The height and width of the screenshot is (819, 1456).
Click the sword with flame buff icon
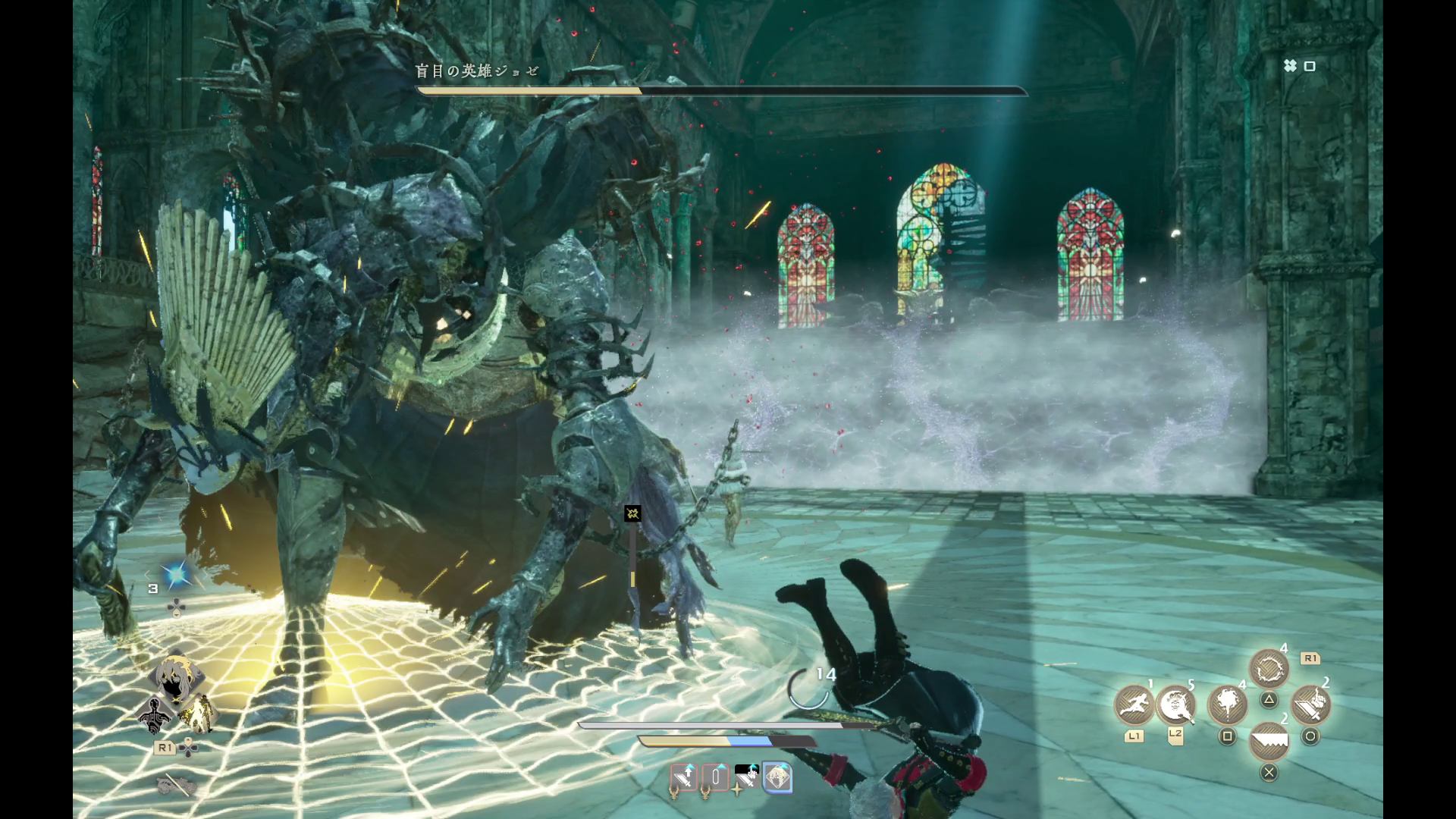click(746, 777)
